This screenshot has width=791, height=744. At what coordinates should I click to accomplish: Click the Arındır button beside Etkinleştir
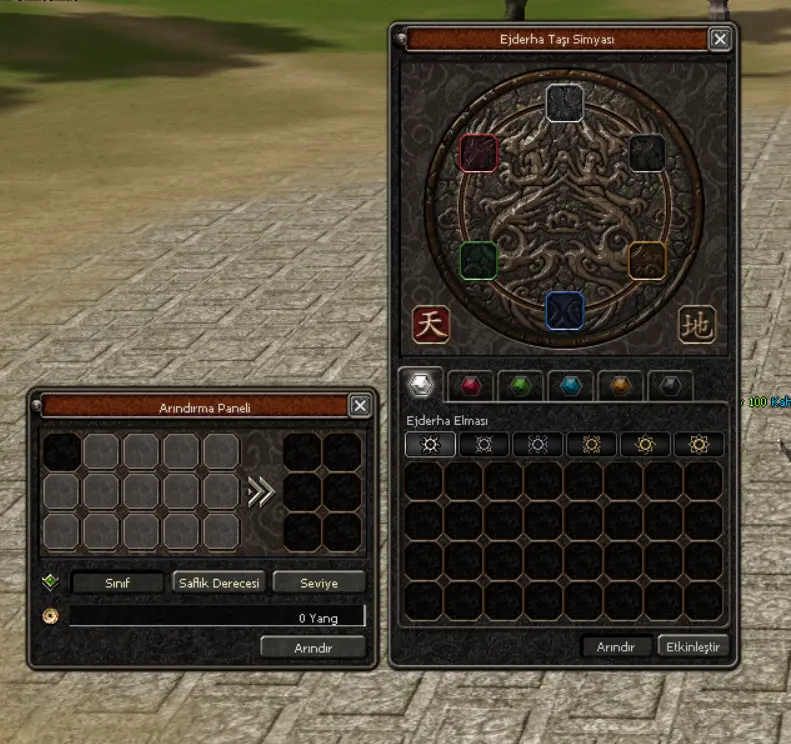pos(615,646)
